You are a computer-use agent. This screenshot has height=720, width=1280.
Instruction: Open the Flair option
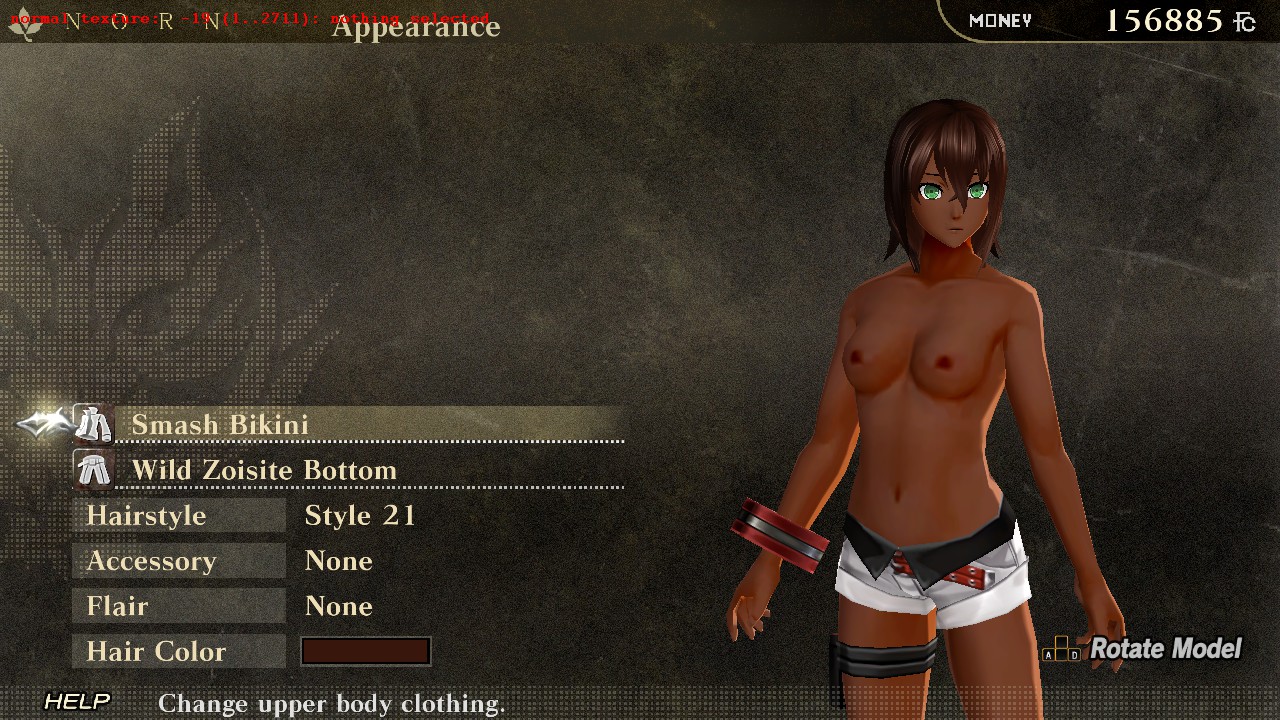tap(179, 606)
